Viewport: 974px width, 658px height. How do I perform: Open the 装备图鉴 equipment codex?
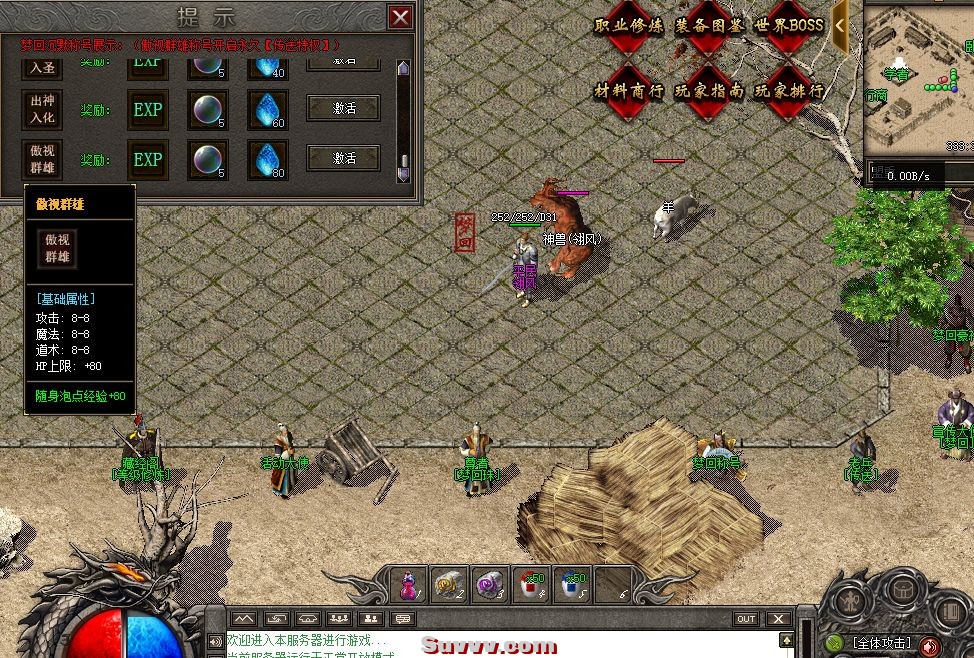pos(708,26)
